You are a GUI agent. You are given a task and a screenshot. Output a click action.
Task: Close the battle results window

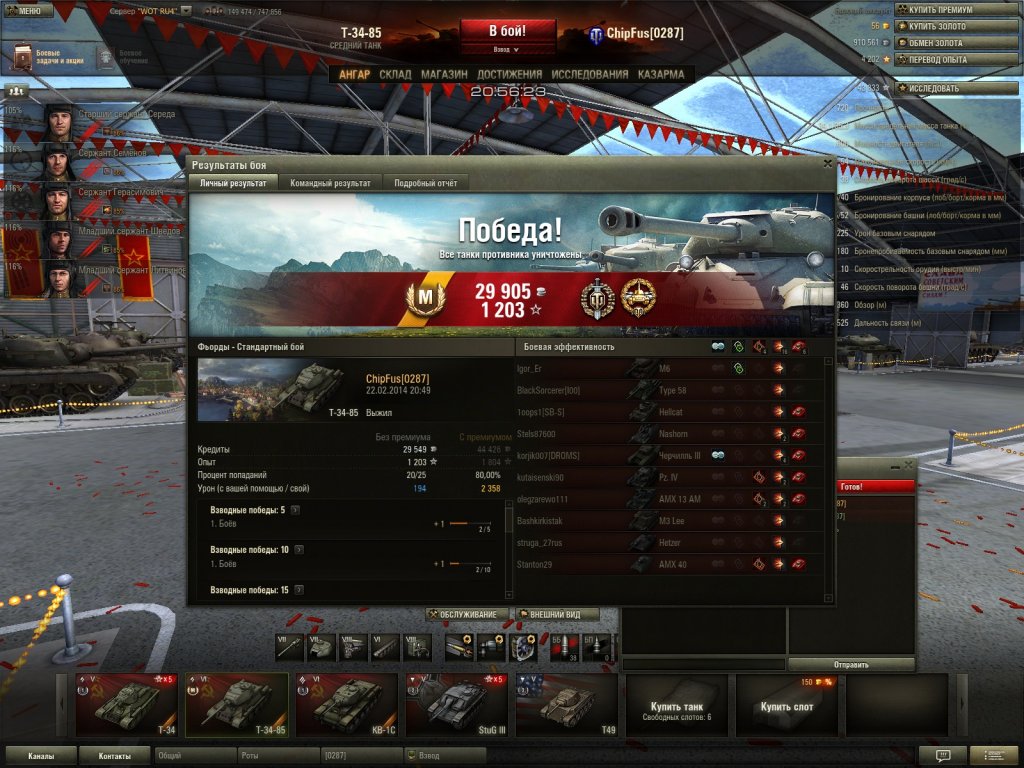(827, 163)
